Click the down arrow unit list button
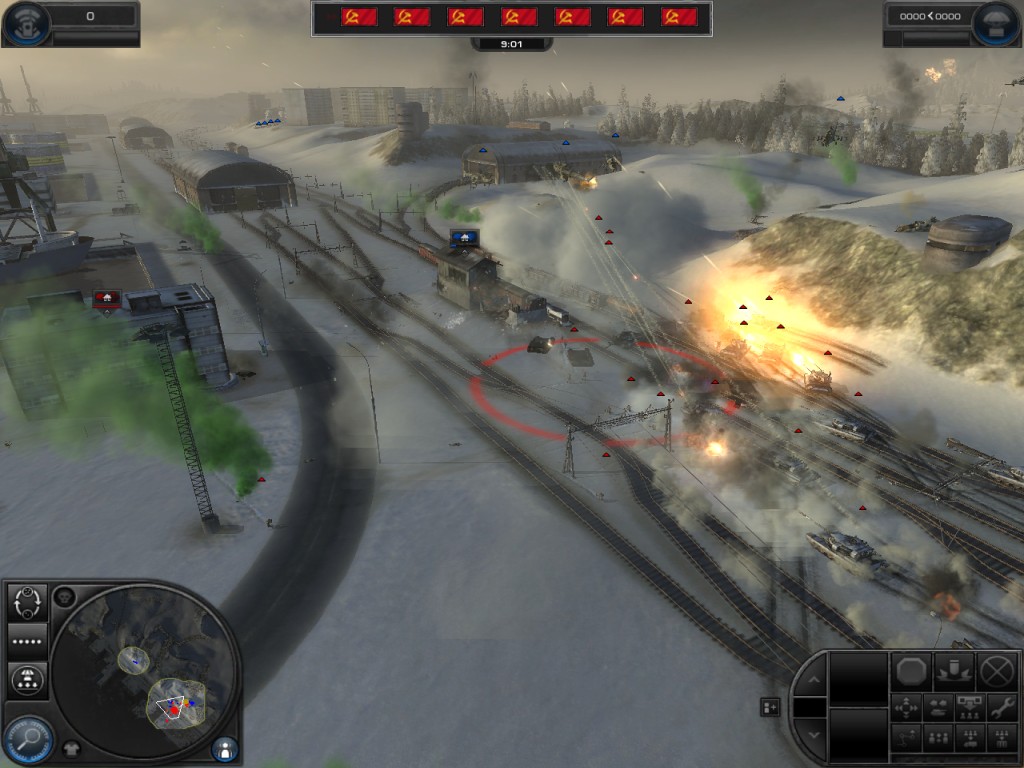The width and height of the screenshot is (1024, 768). pyautogui.click(x=812, y=736)
